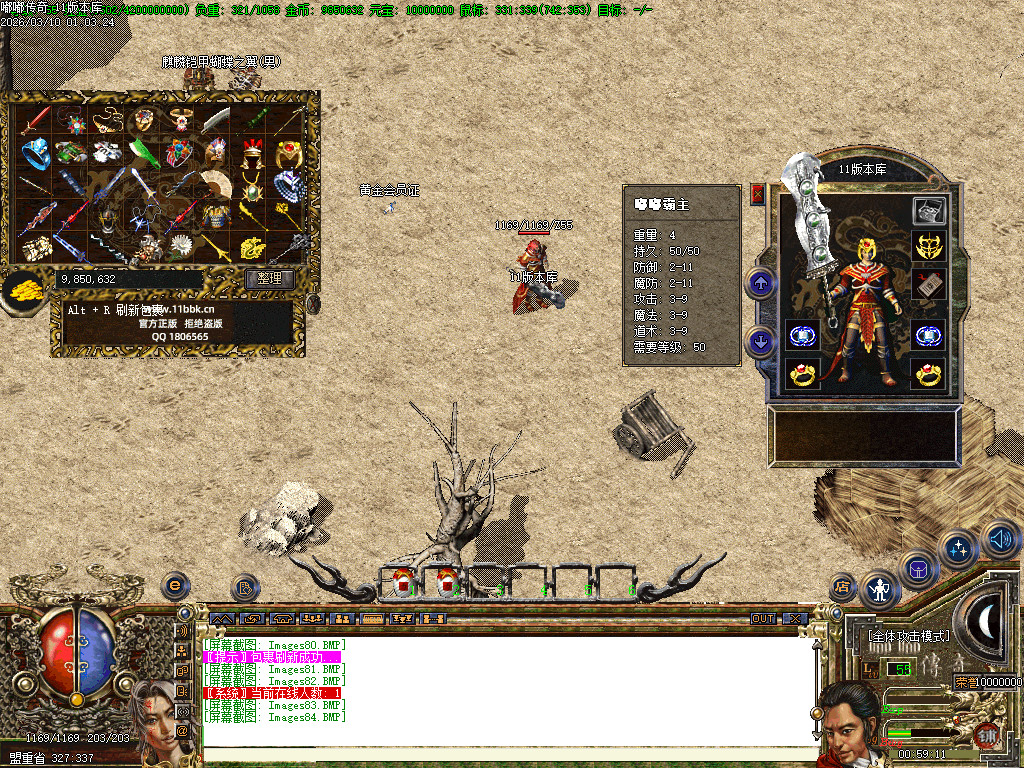
Task: Toggle sound with the speaker button
Action: [1000, 538]
